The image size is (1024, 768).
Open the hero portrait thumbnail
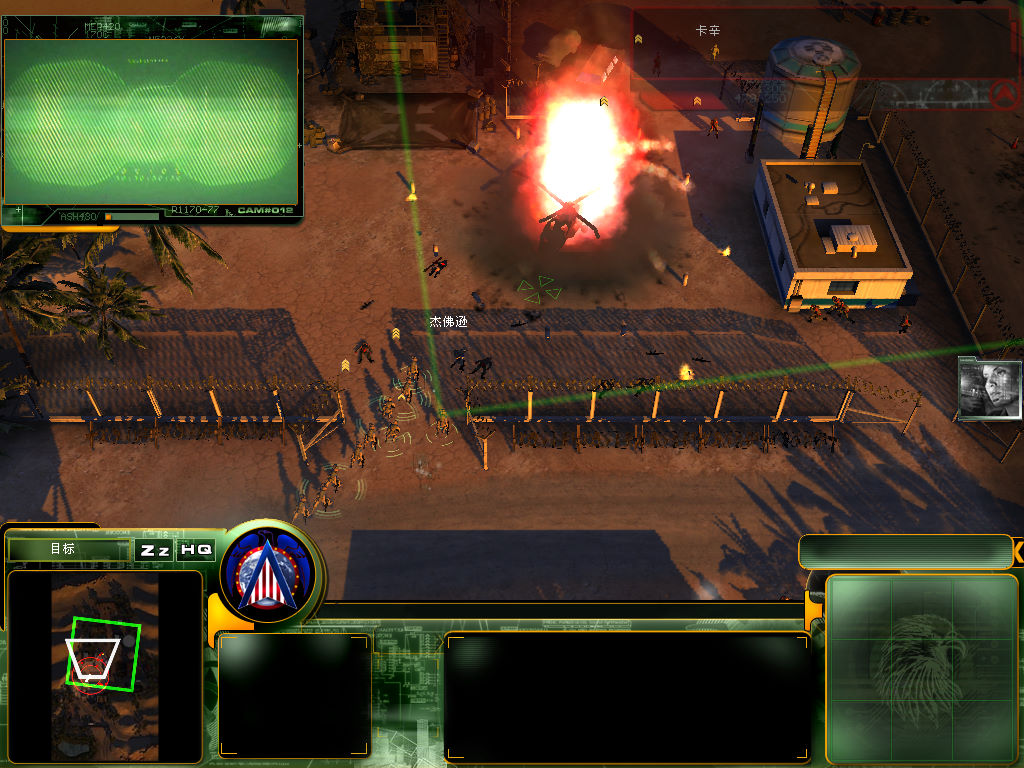[x=990, y=387]
